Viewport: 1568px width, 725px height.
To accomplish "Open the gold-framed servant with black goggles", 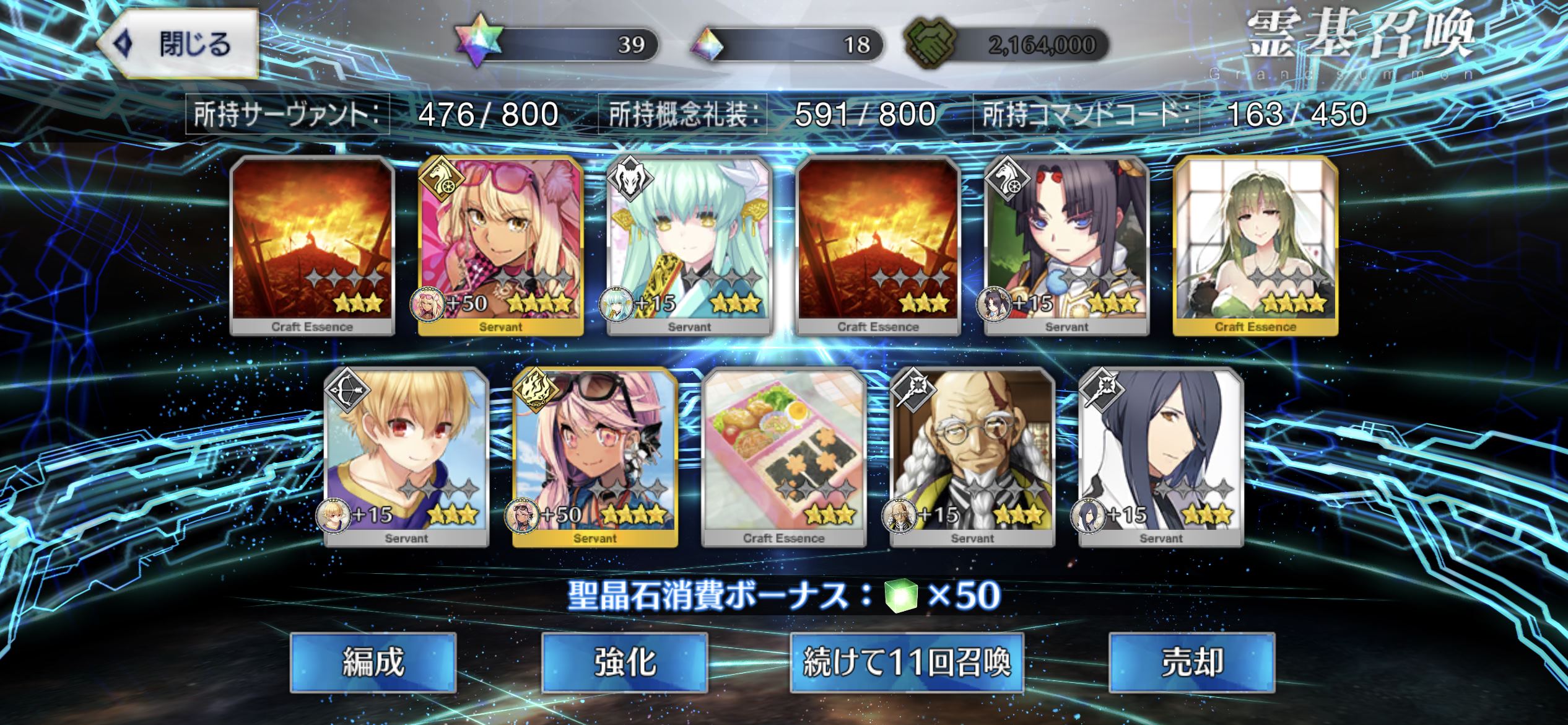I will pyautogui.click(x=595, y=457).
